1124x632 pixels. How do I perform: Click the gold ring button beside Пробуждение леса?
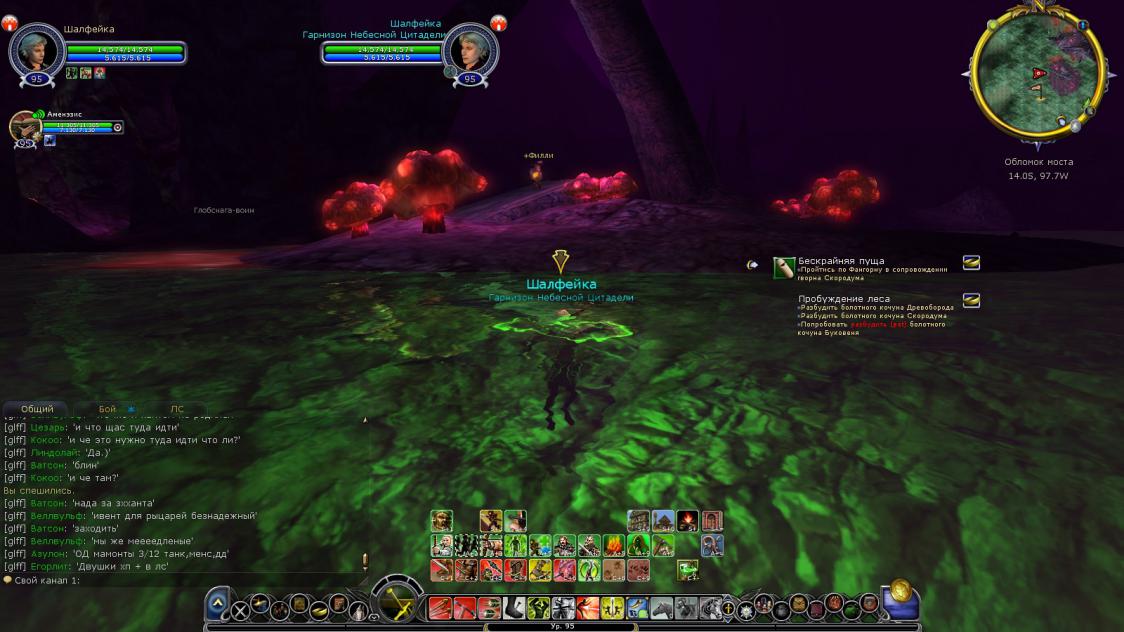pos(971,300)
